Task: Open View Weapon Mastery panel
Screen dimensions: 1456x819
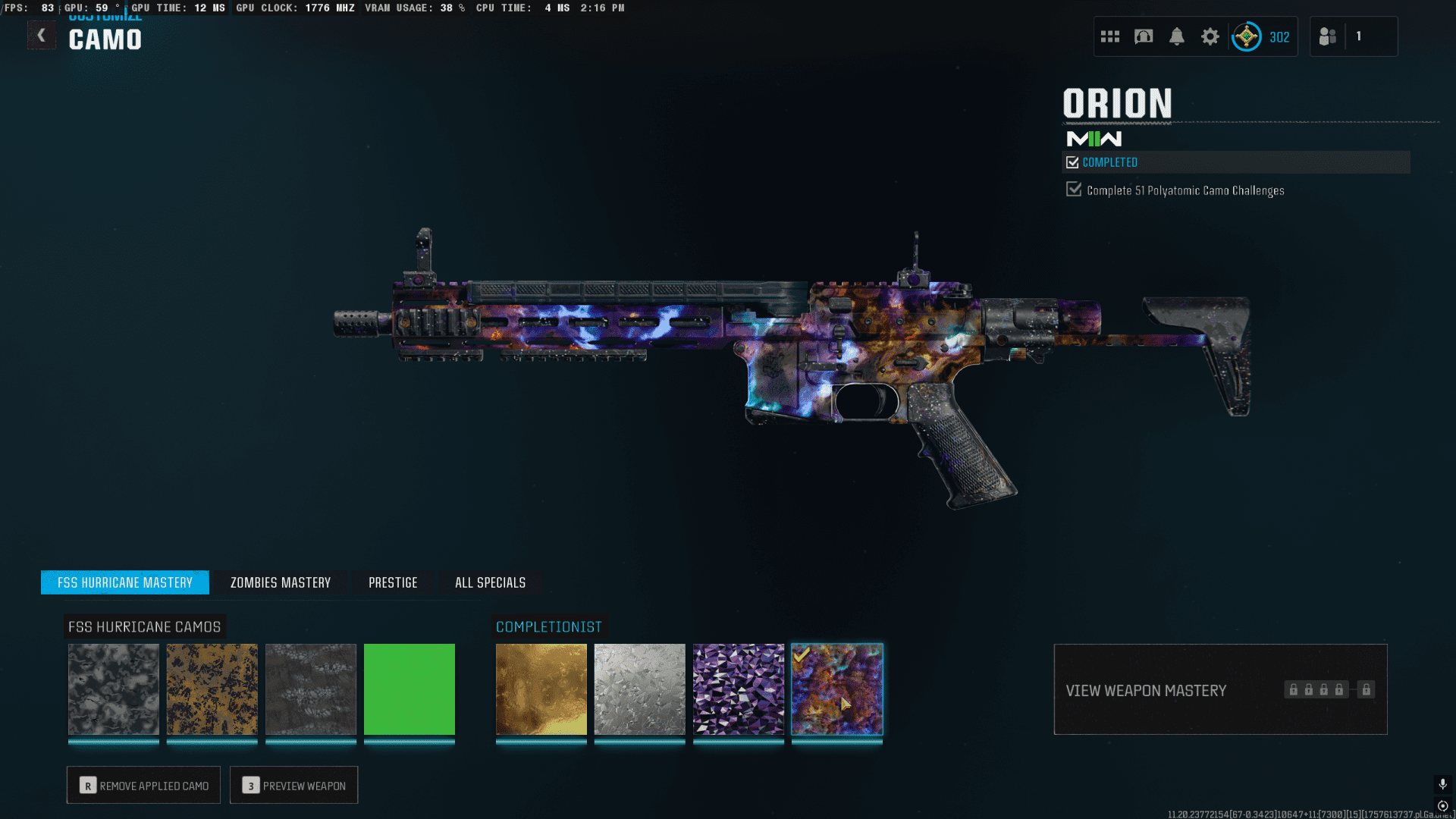Action: coord(1220,690)
